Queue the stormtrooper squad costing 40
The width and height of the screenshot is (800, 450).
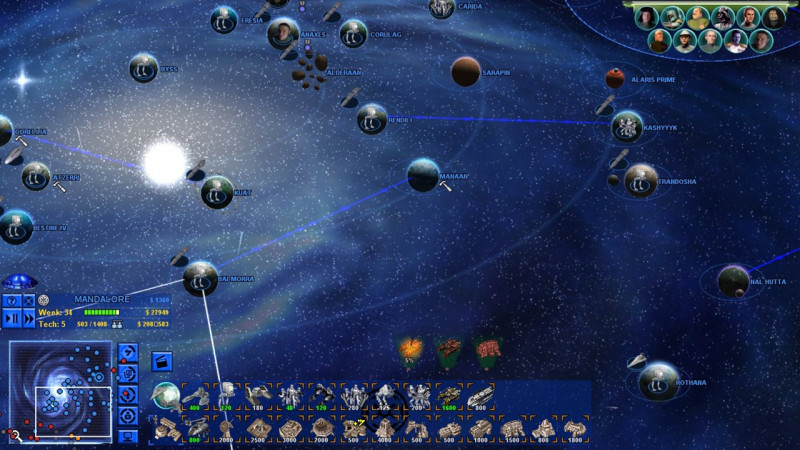coord(290,397)
